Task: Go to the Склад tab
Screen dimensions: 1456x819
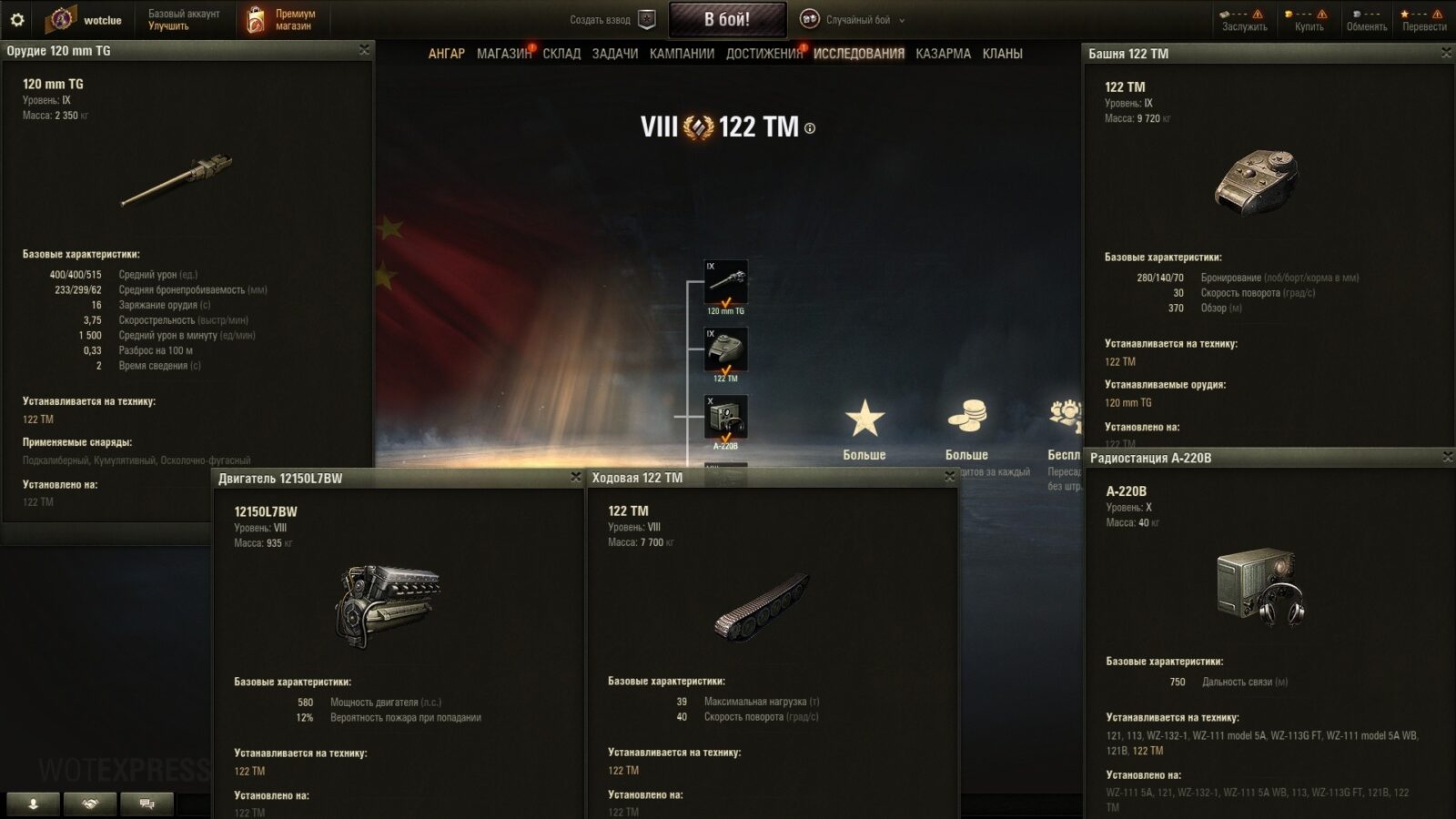Action: (x=561, y=54)
